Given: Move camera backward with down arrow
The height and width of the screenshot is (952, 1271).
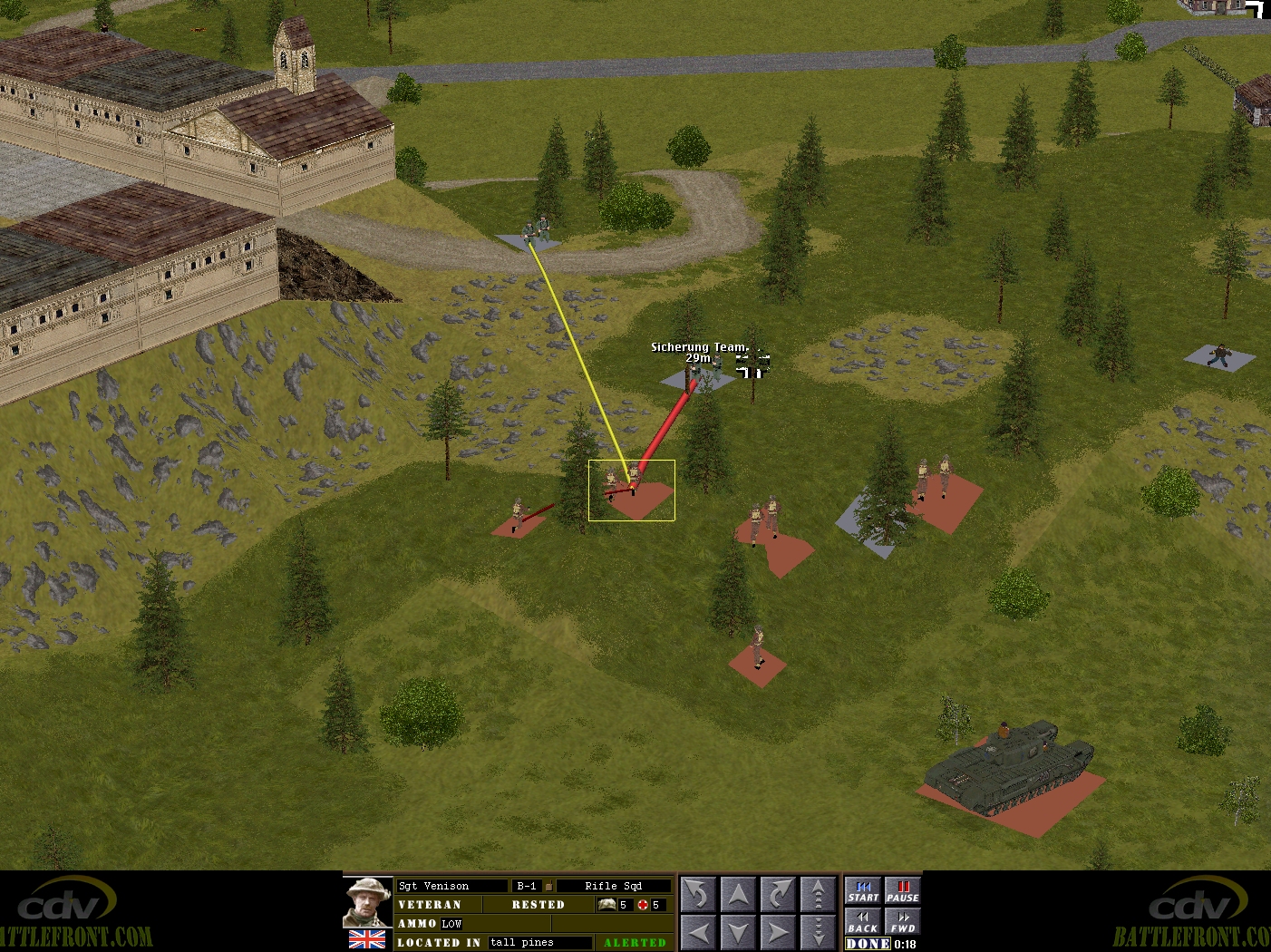Looking at the screenshot, I should click(x=739, y=931).
